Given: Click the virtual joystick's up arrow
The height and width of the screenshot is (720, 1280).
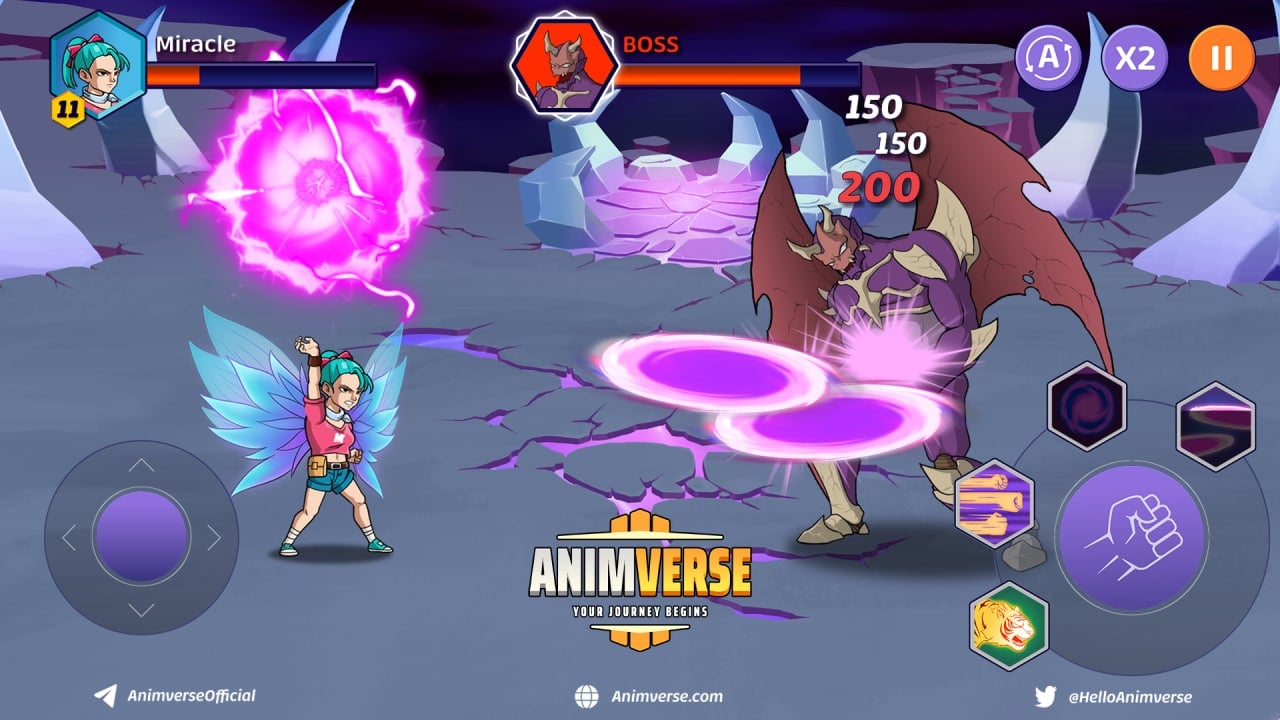Looking at the screenshot, I should [142, 465].
